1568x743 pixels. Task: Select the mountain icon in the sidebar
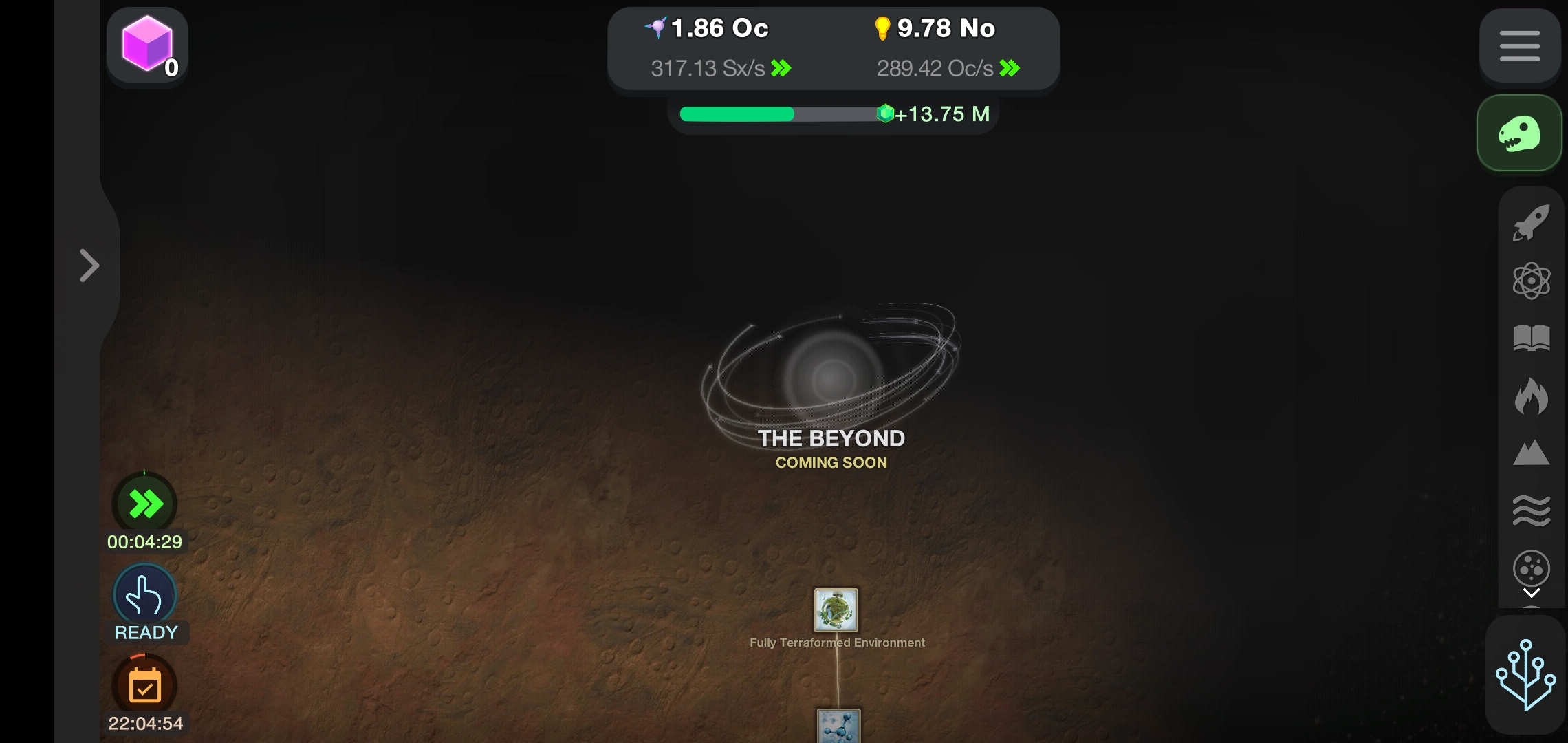coord(1532,453)
